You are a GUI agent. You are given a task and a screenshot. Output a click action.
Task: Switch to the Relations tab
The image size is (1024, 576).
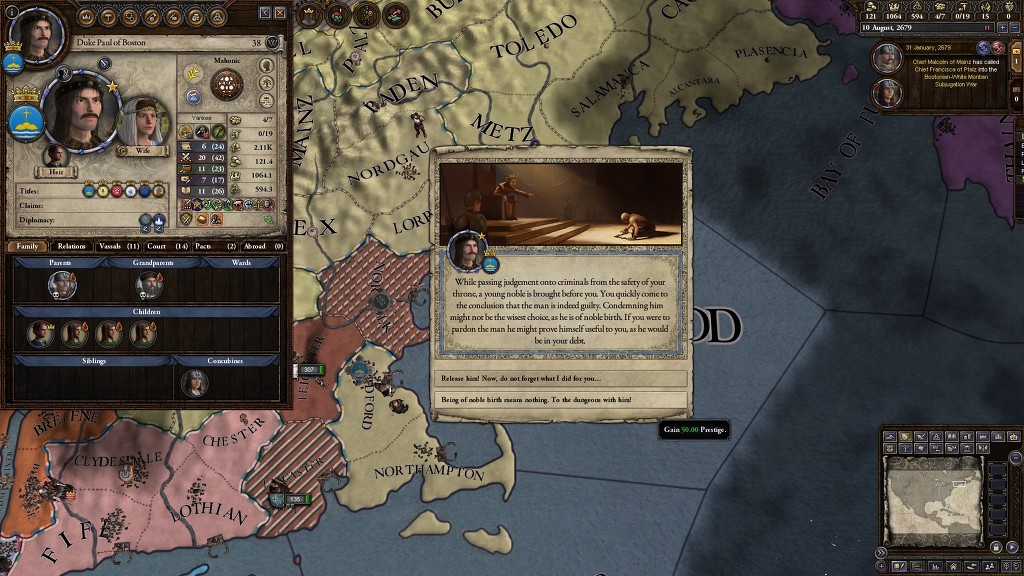[x=71, y=245]
